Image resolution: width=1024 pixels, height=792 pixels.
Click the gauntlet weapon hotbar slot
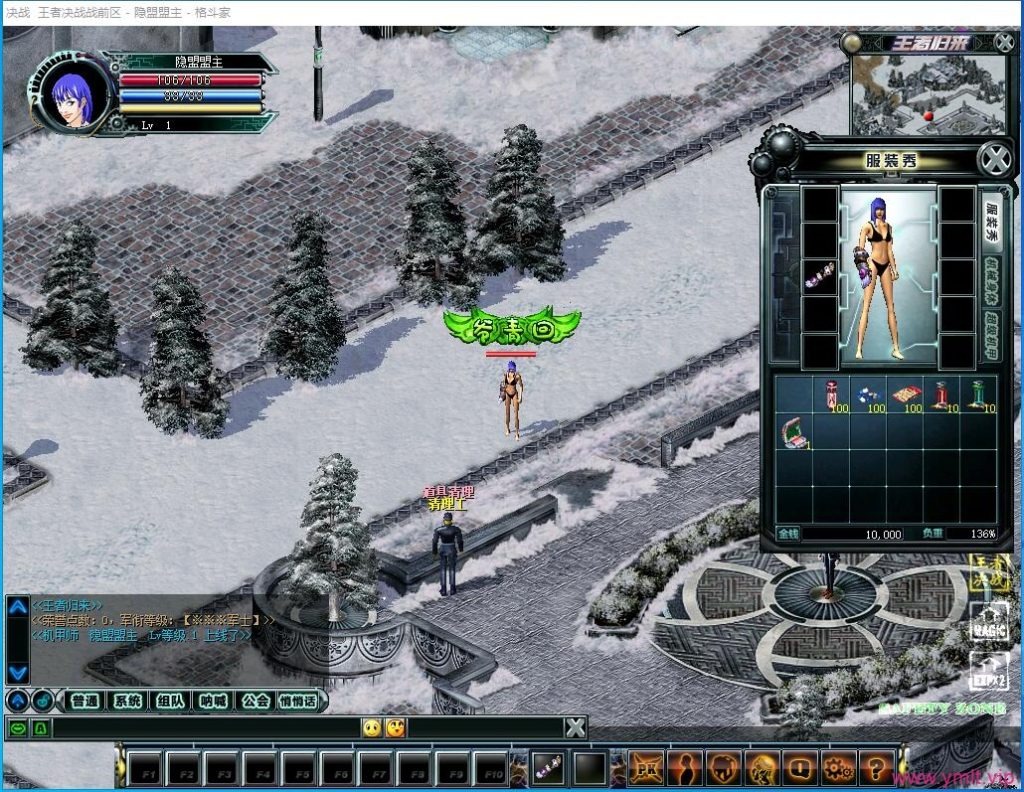coord(547,768)
